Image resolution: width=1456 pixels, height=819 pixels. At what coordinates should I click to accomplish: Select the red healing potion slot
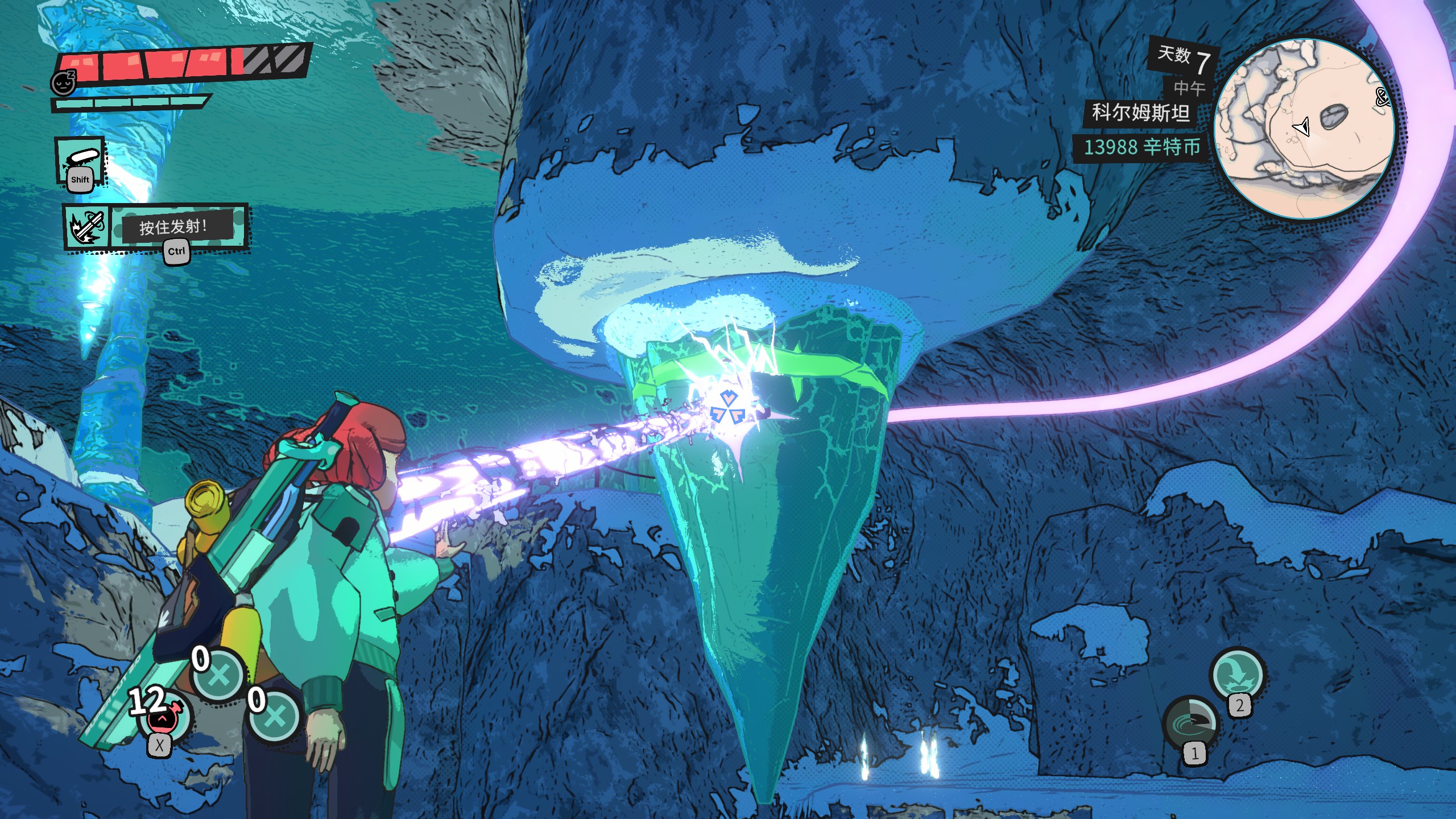pyautogui.click(x=163, y=719)
